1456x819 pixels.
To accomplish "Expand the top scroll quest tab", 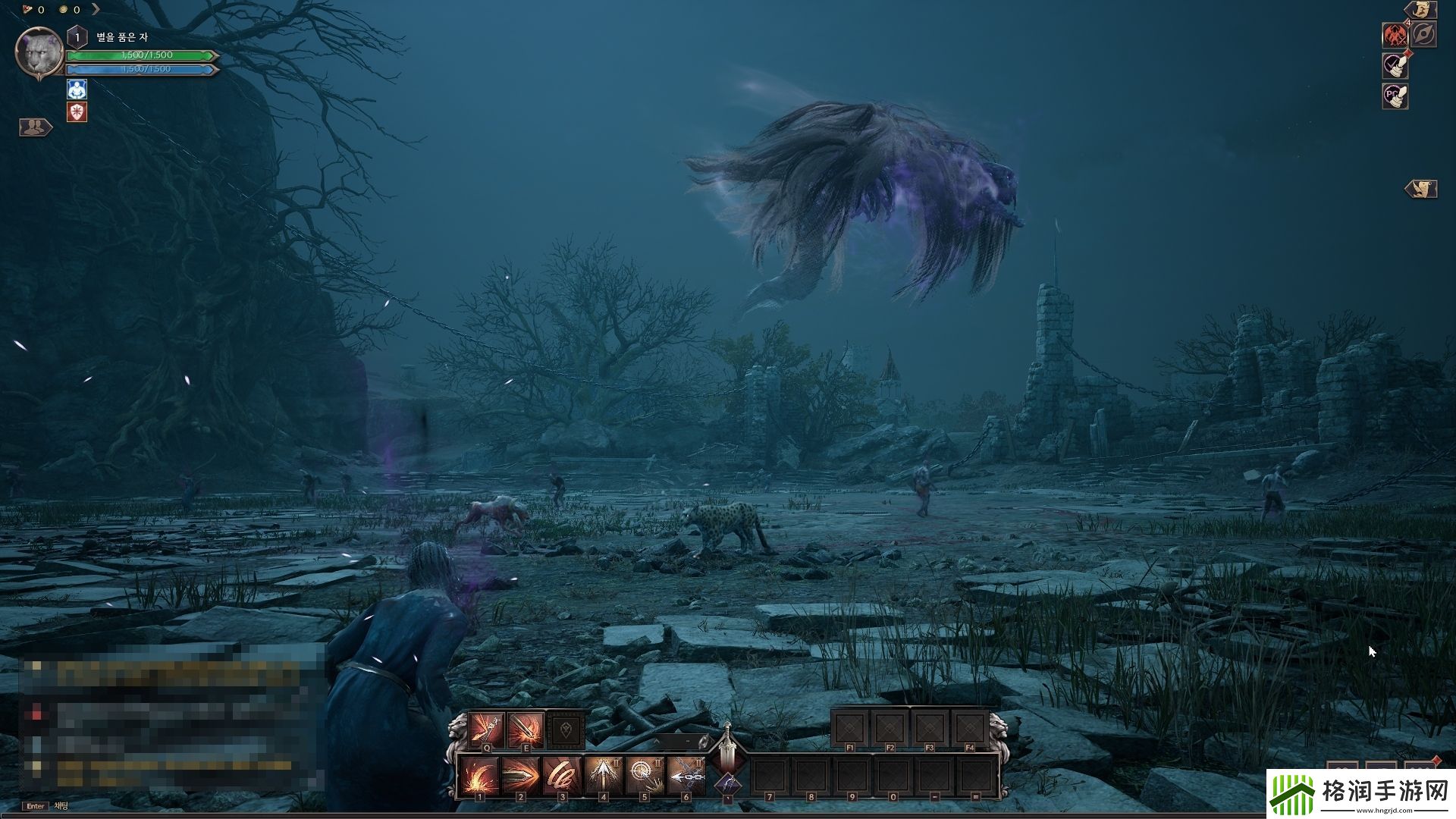I will click(1421, 10).
